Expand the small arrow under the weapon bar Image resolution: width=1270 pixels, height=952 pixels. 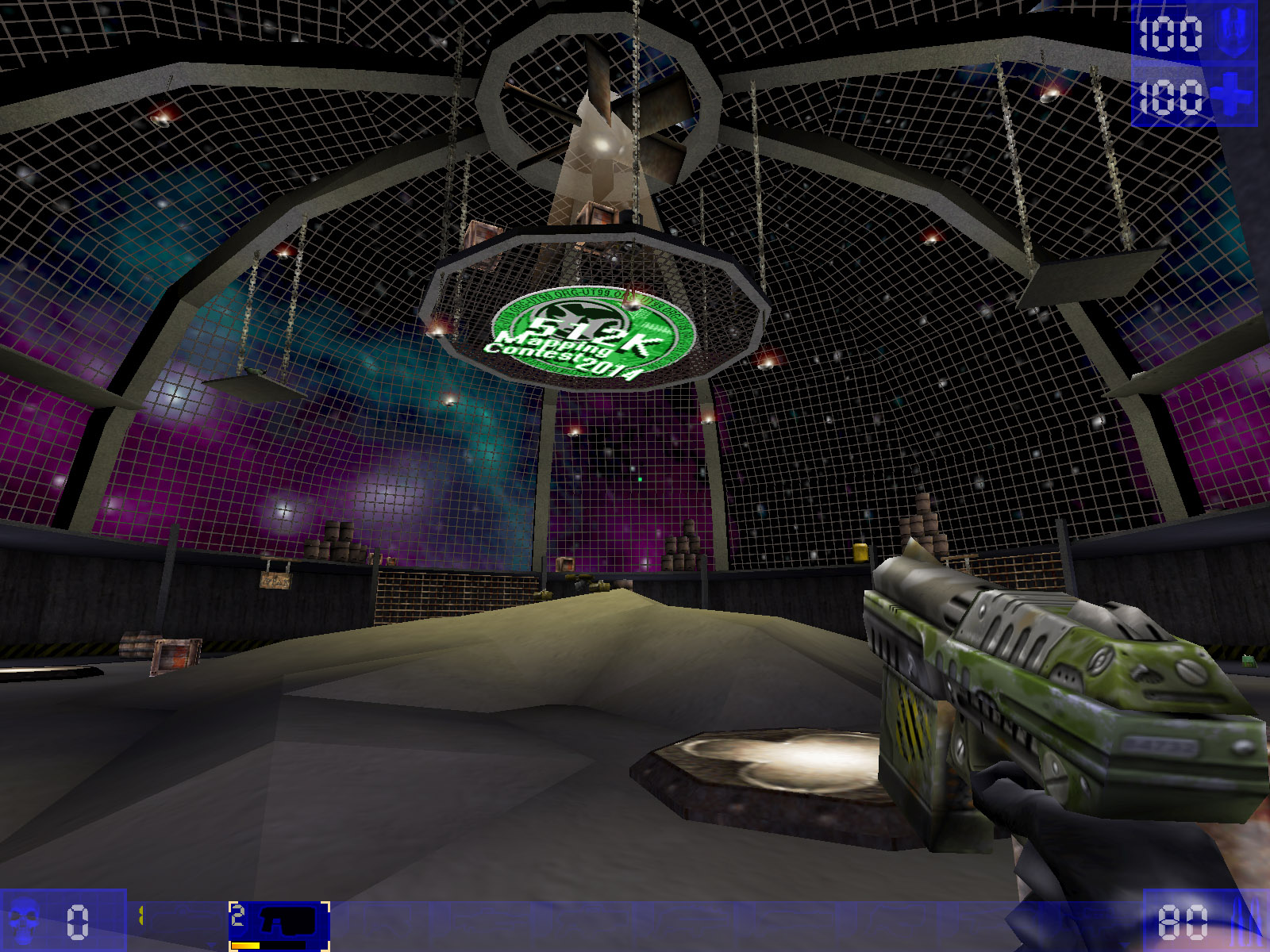pyautogui.click(x=211, y=944)
